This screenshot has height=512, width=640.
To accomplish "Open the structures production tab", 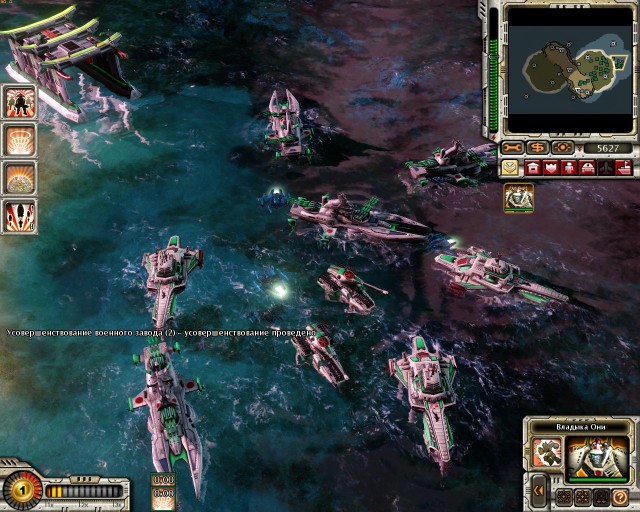I will coord(533,168).
